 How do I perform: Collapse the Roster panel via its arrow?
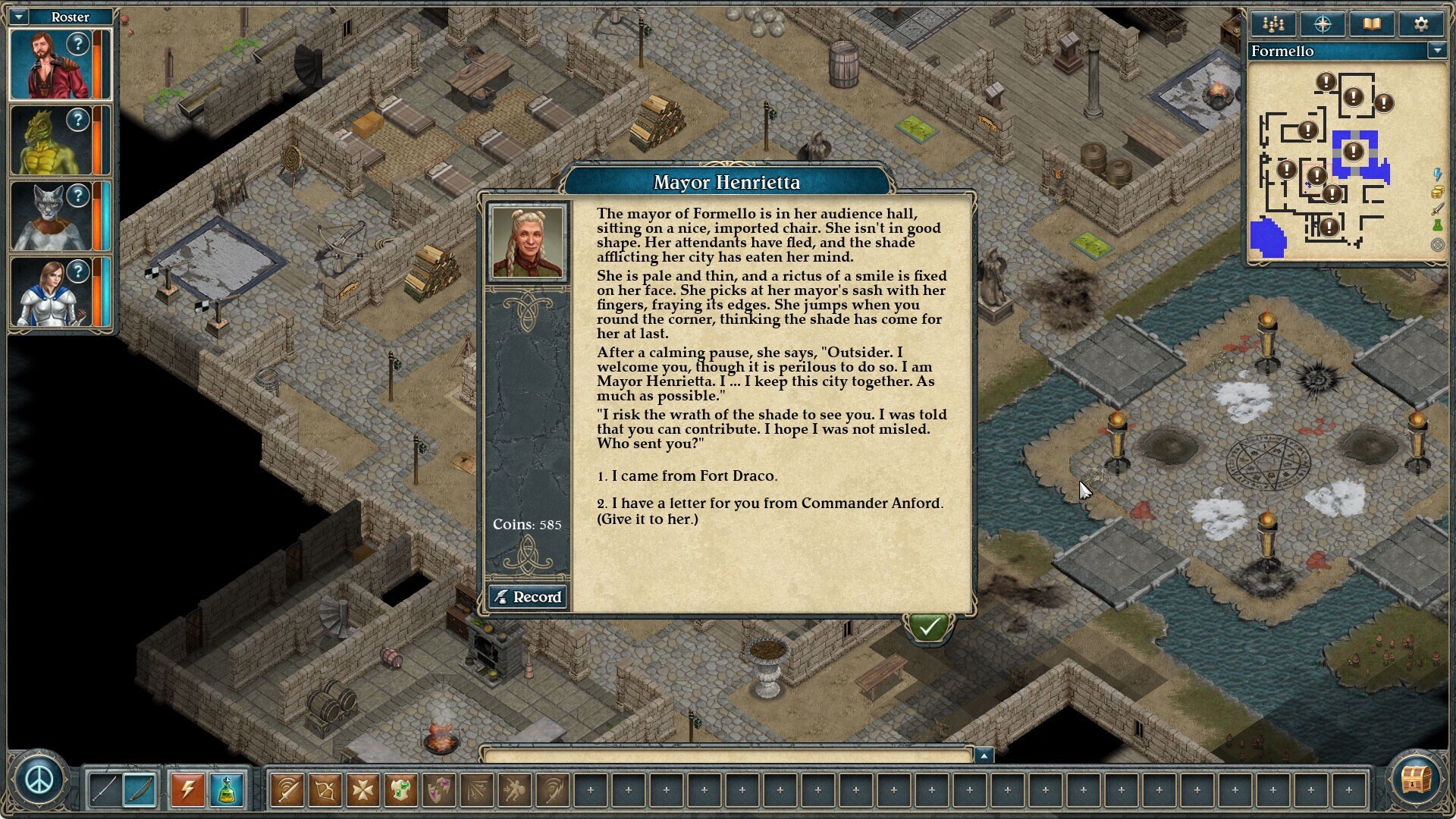(x=17, y=17)
